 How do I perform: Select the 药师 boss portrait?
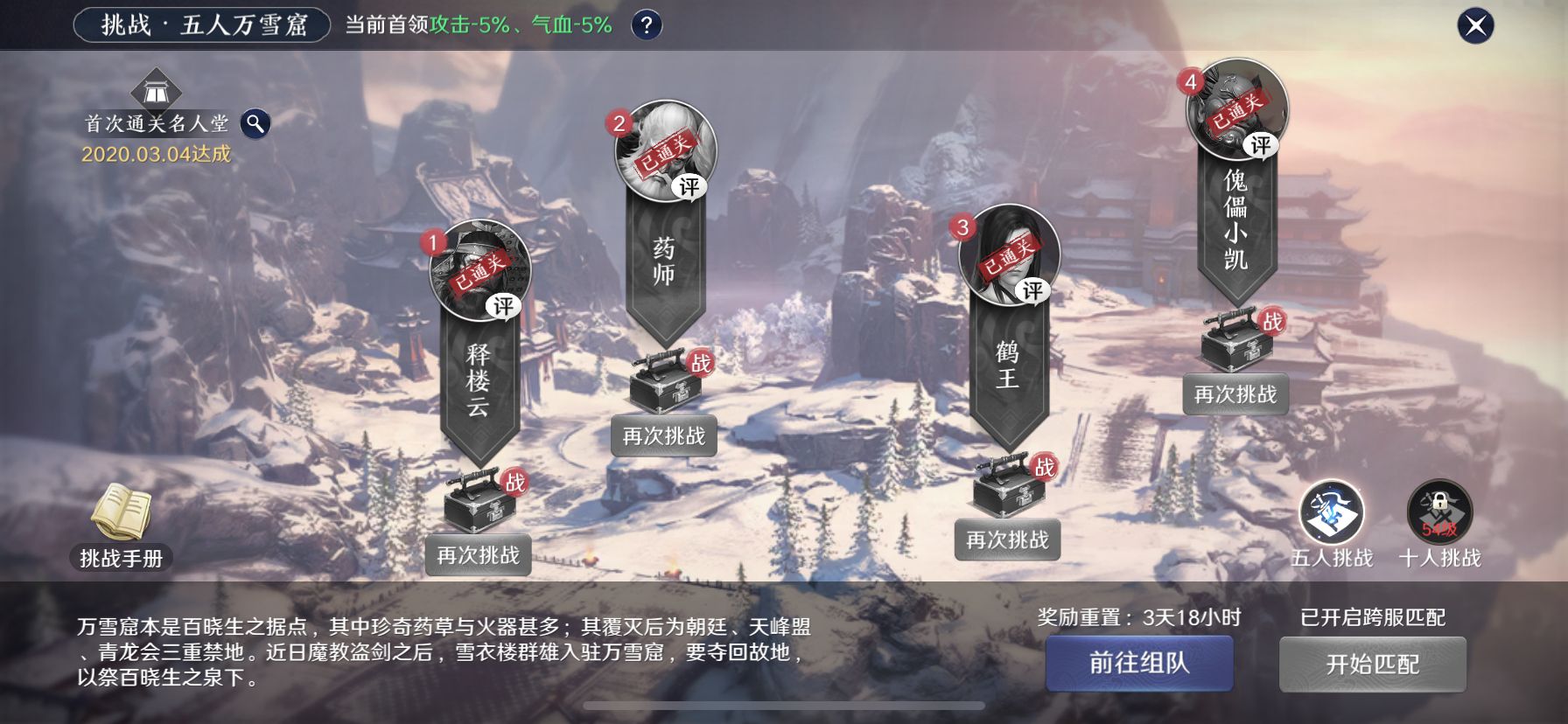pyautogui.click(x=662, y=154)
